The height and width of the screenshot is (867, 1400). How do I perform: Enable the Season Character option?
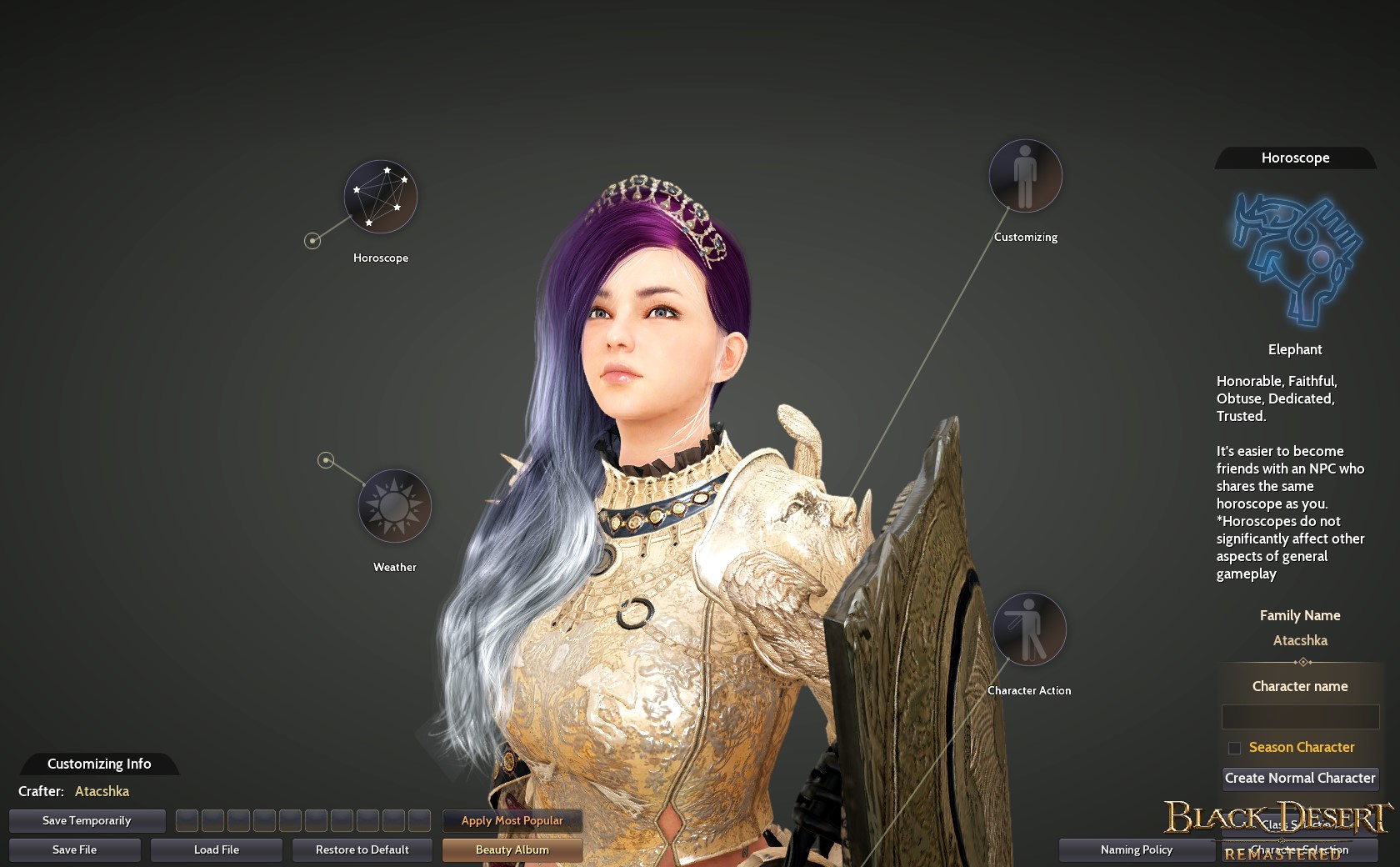point(1235,748)
